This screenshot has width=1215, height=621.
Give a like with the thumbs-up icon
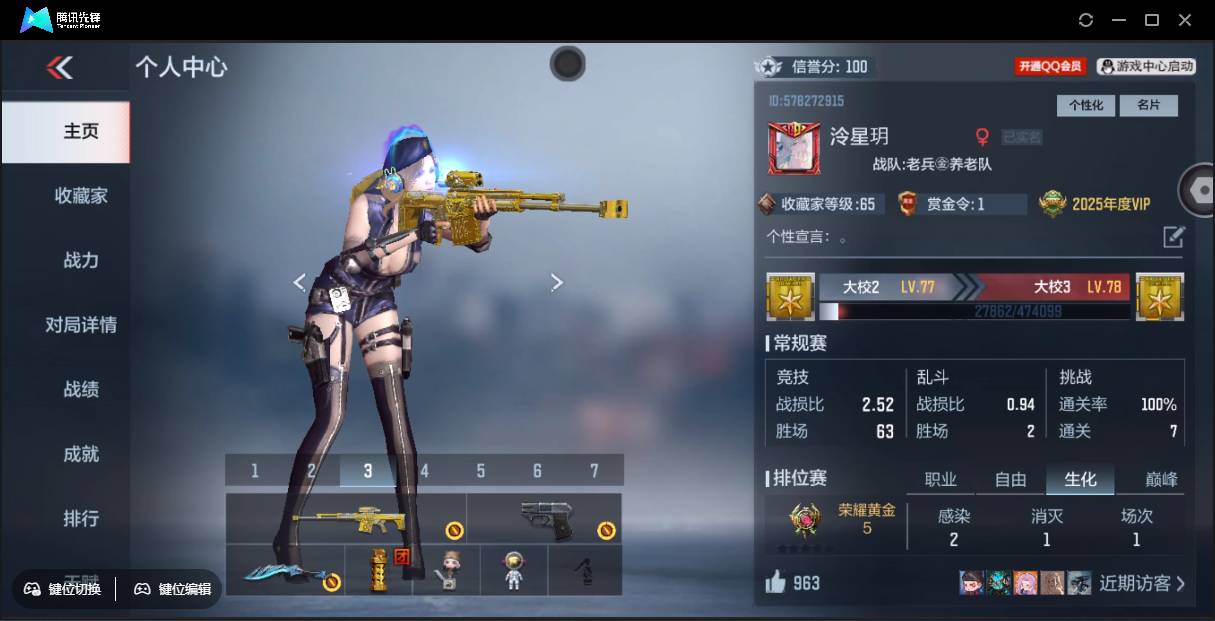point(776,582)
